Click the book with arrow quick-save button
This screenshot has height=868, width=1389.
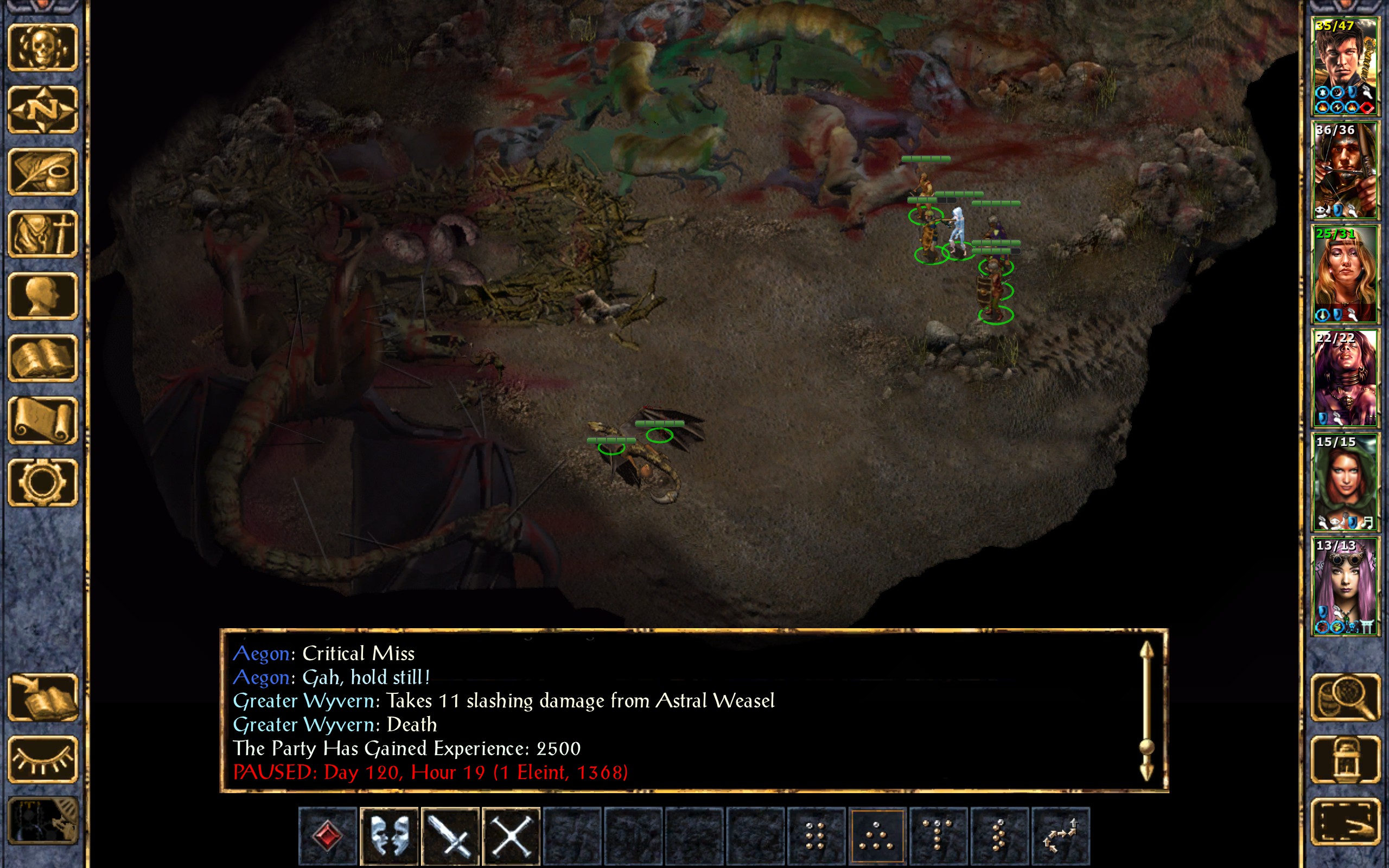(43, 697)
